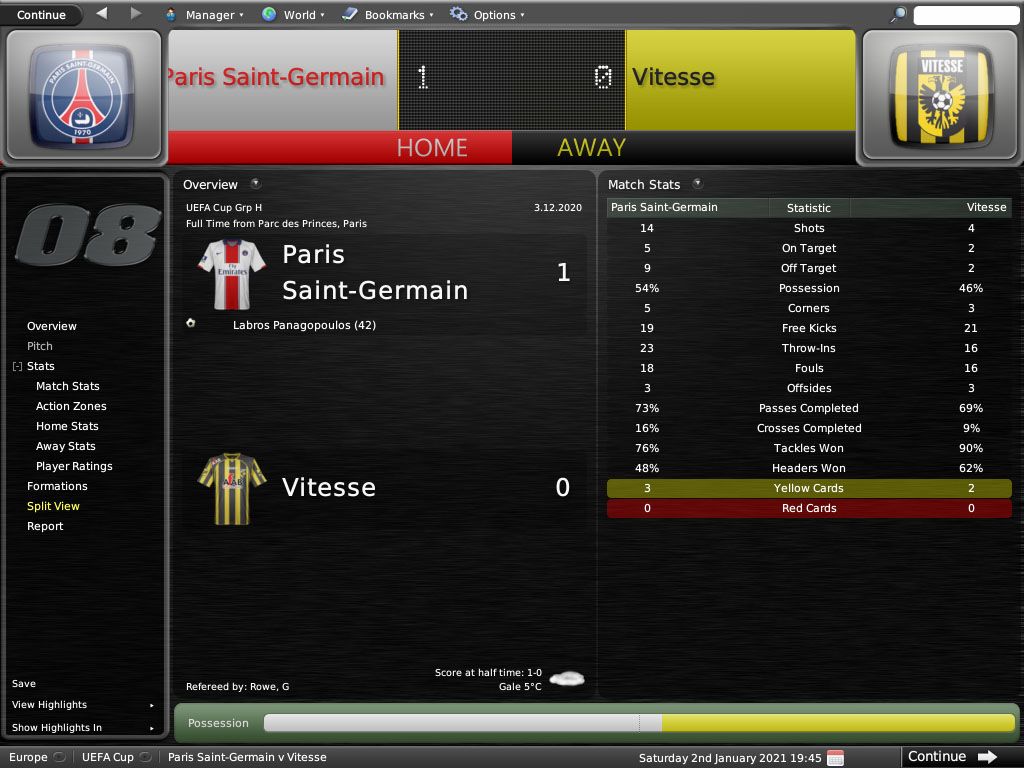
Task: Open the Manager menu
Action: pos(203,15)
